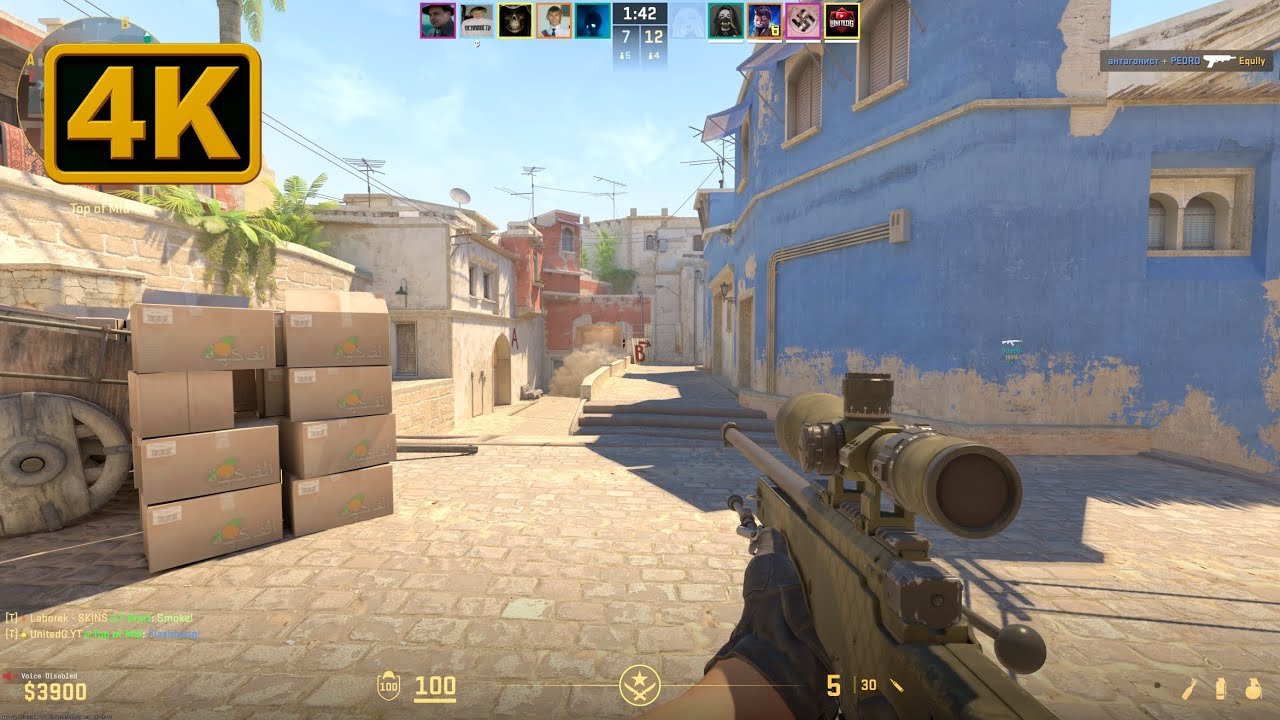Click Laborek's Smoke chat message
Viewport: 1280px width, 720px height.
click(100, 619)
